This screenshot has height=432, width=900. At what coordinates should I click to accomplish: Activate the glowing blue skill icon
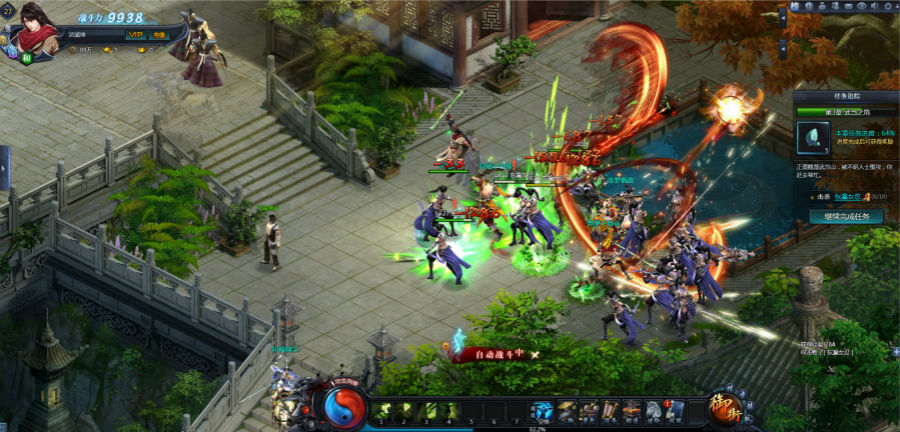(x=542, y=409)
